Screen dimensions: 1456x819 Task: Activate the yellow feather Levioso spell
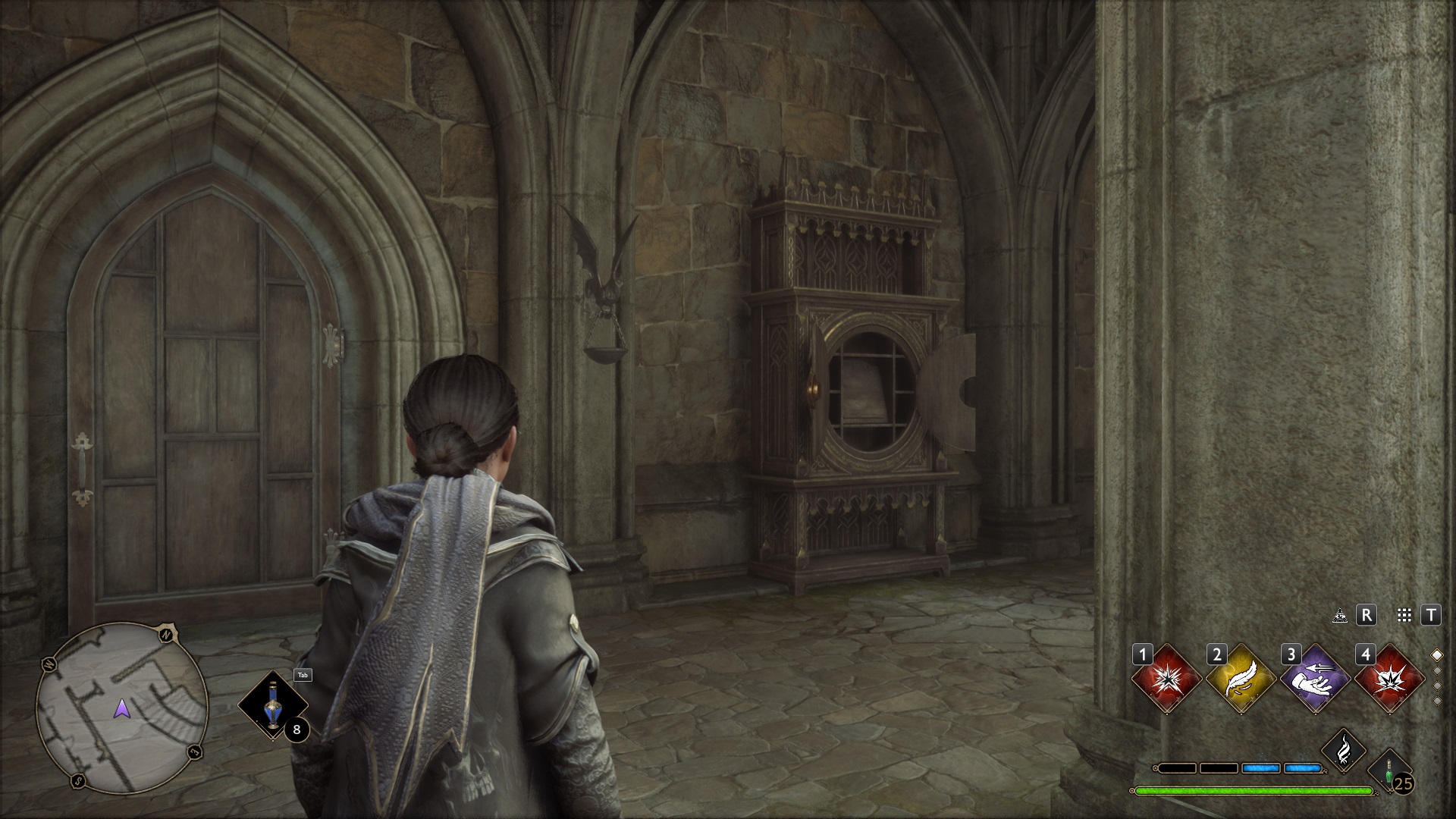point(1241,679)
